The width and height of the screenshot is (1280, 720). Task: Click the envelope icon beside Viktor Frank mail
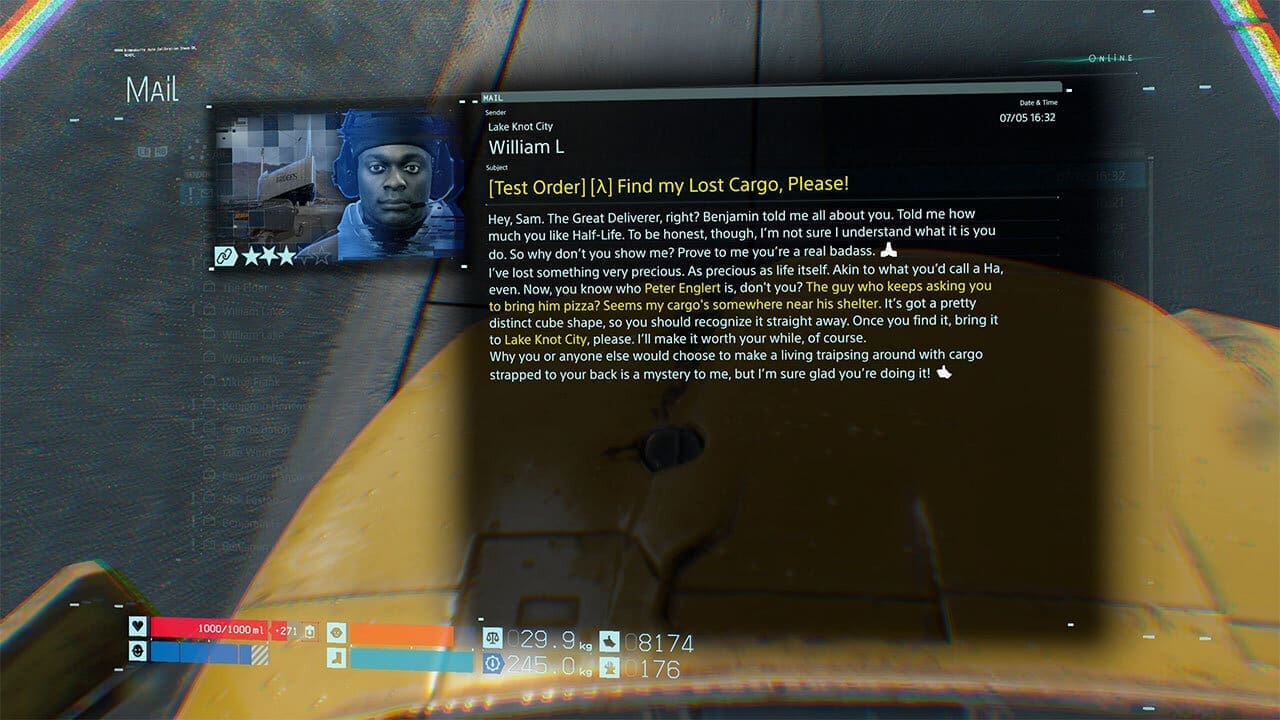click(209, 380)
